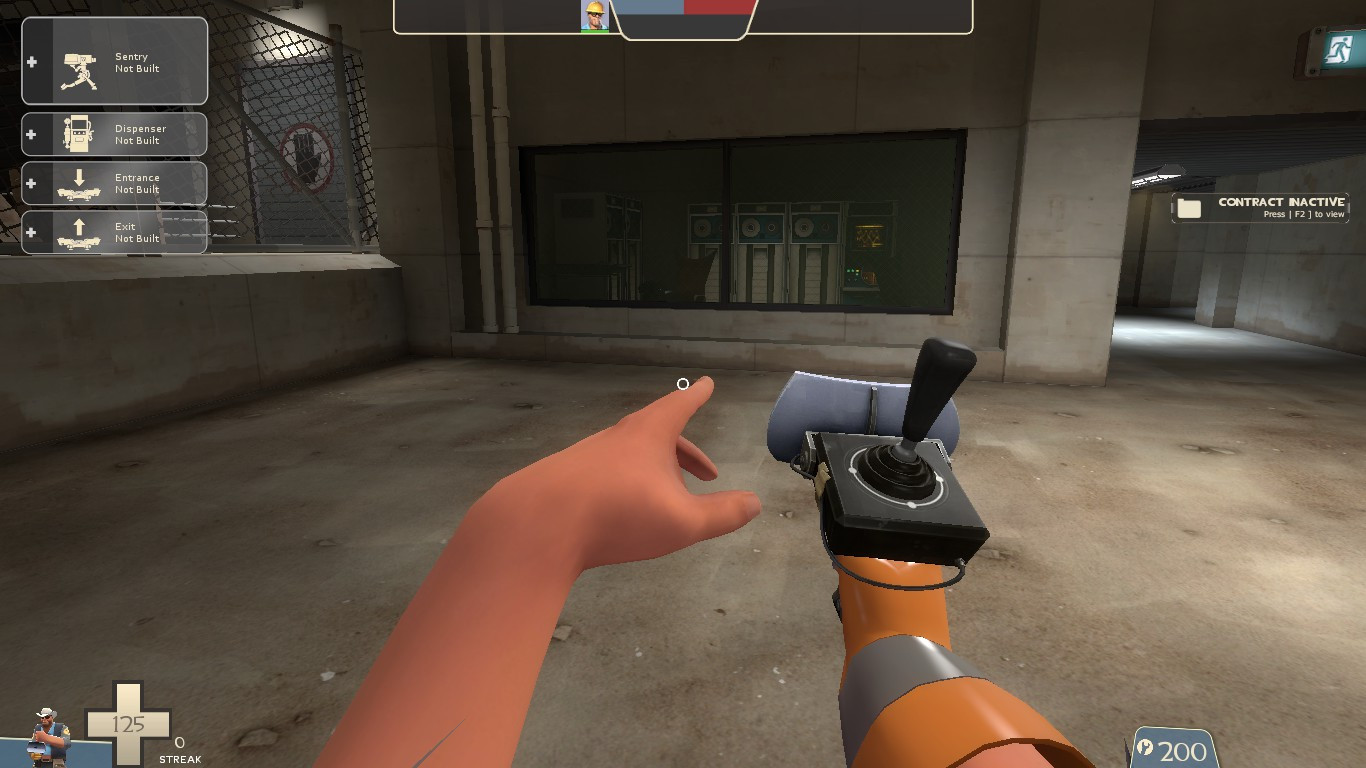Toggle the plus marker beside Entrance
This screenshot has width=1366, height=768.
(32, 183)
